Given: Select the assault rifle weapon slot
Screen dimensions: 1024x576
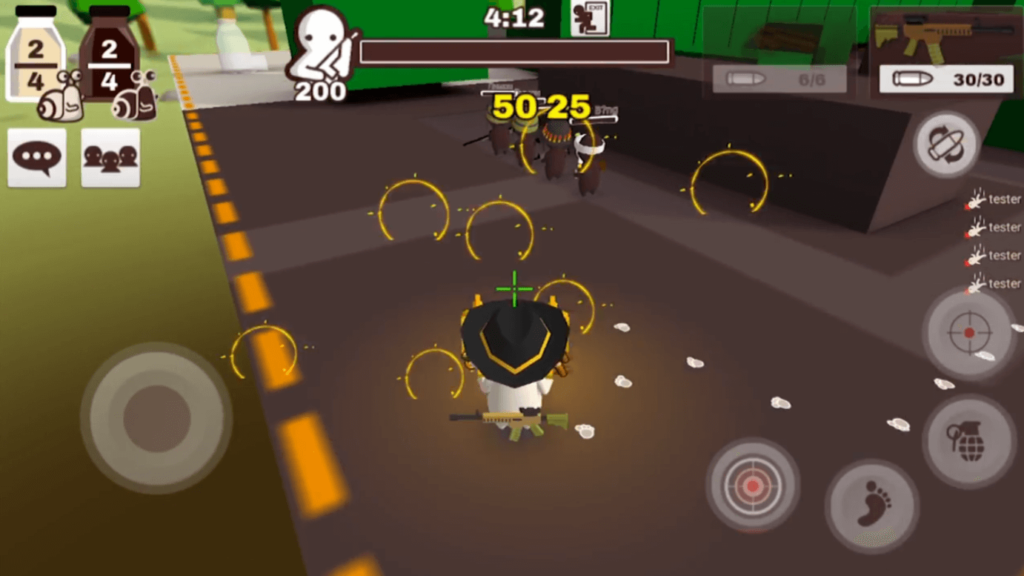Looking at the screenshot, I should [945, 50].
